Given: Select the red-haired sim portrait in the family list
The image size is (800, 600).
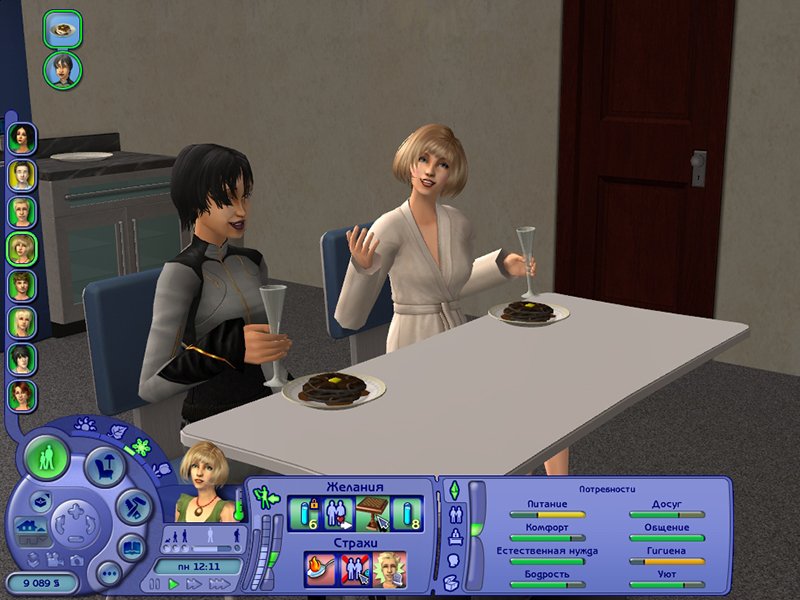Looking at the screenshot, I should click(x=22, y=395).
